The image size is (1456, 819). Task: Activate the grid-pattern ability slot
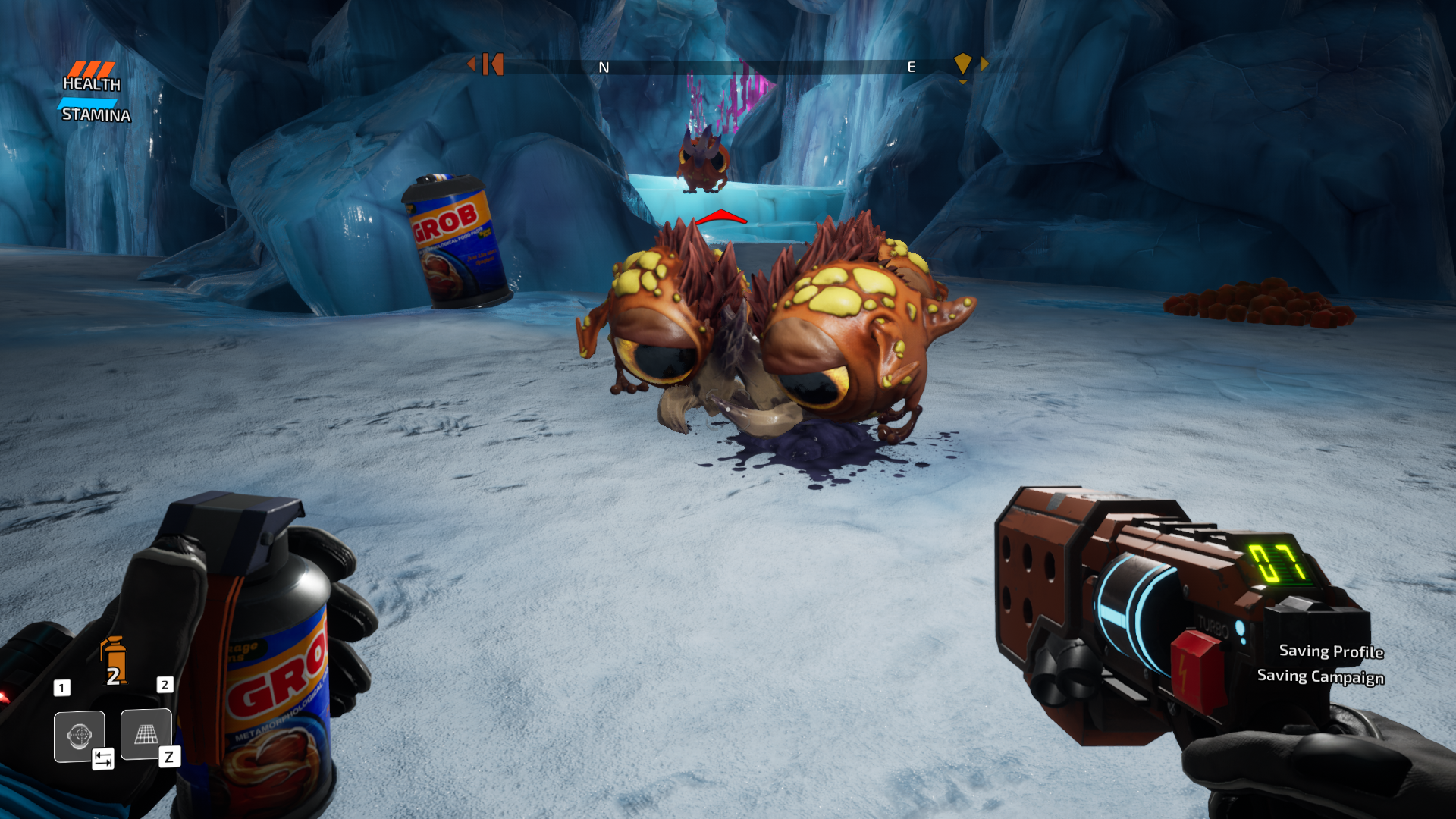click(x=146, y=734)
